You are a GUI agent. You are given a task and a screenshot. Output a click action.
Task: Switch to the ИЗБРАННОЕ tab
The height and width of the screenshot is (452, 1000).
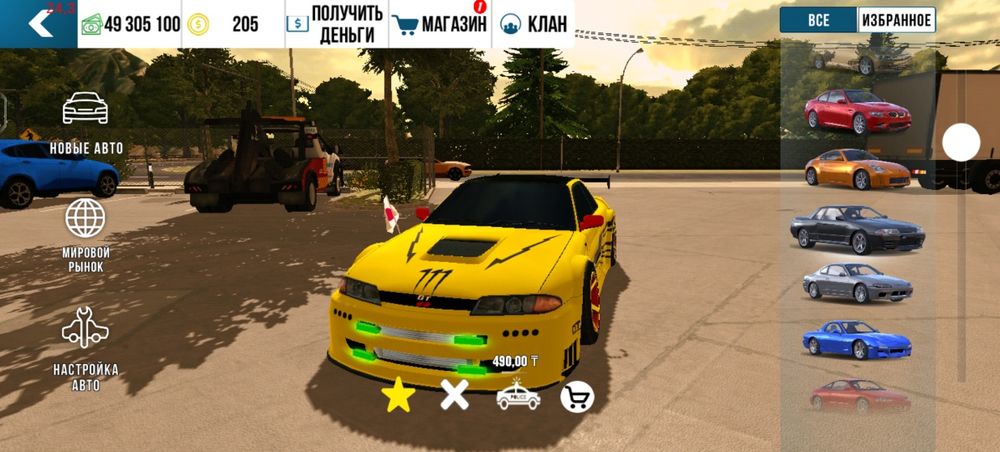896,20
